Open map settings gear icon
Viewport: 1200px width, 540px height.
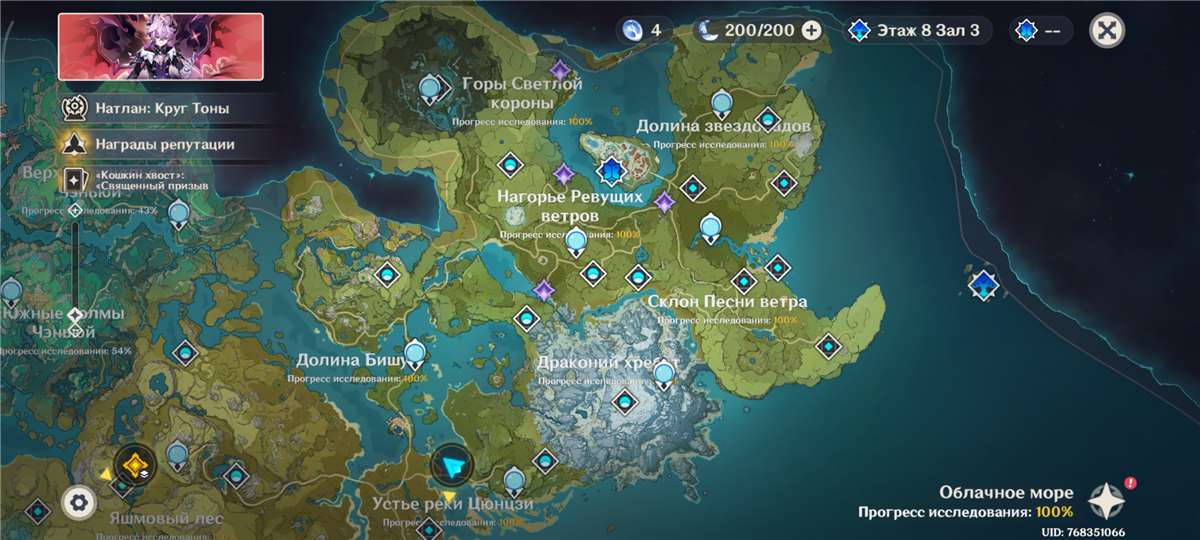coord(79,501)
